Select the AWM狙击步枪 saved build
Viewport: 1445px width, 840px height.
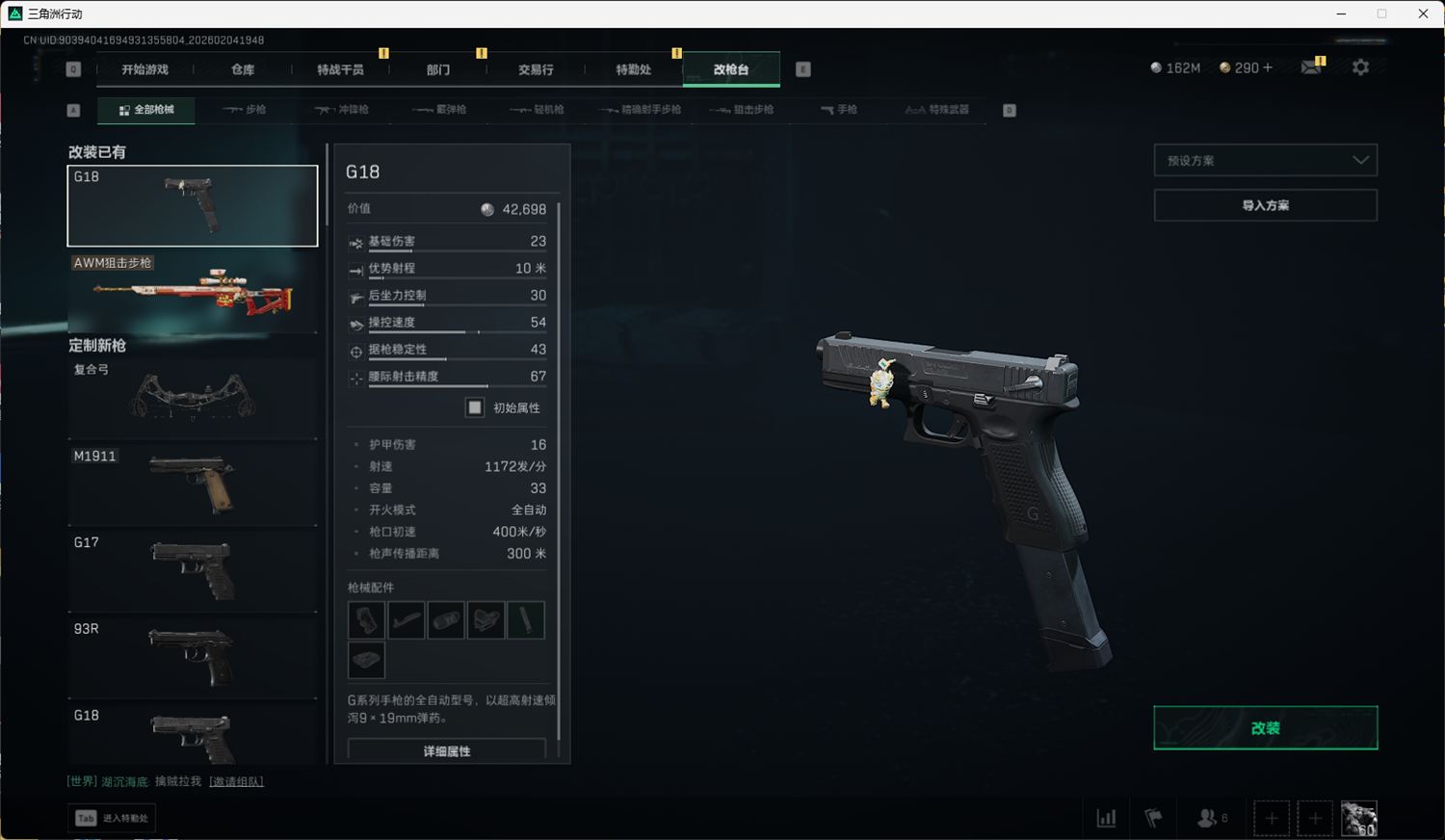[193, 292]
